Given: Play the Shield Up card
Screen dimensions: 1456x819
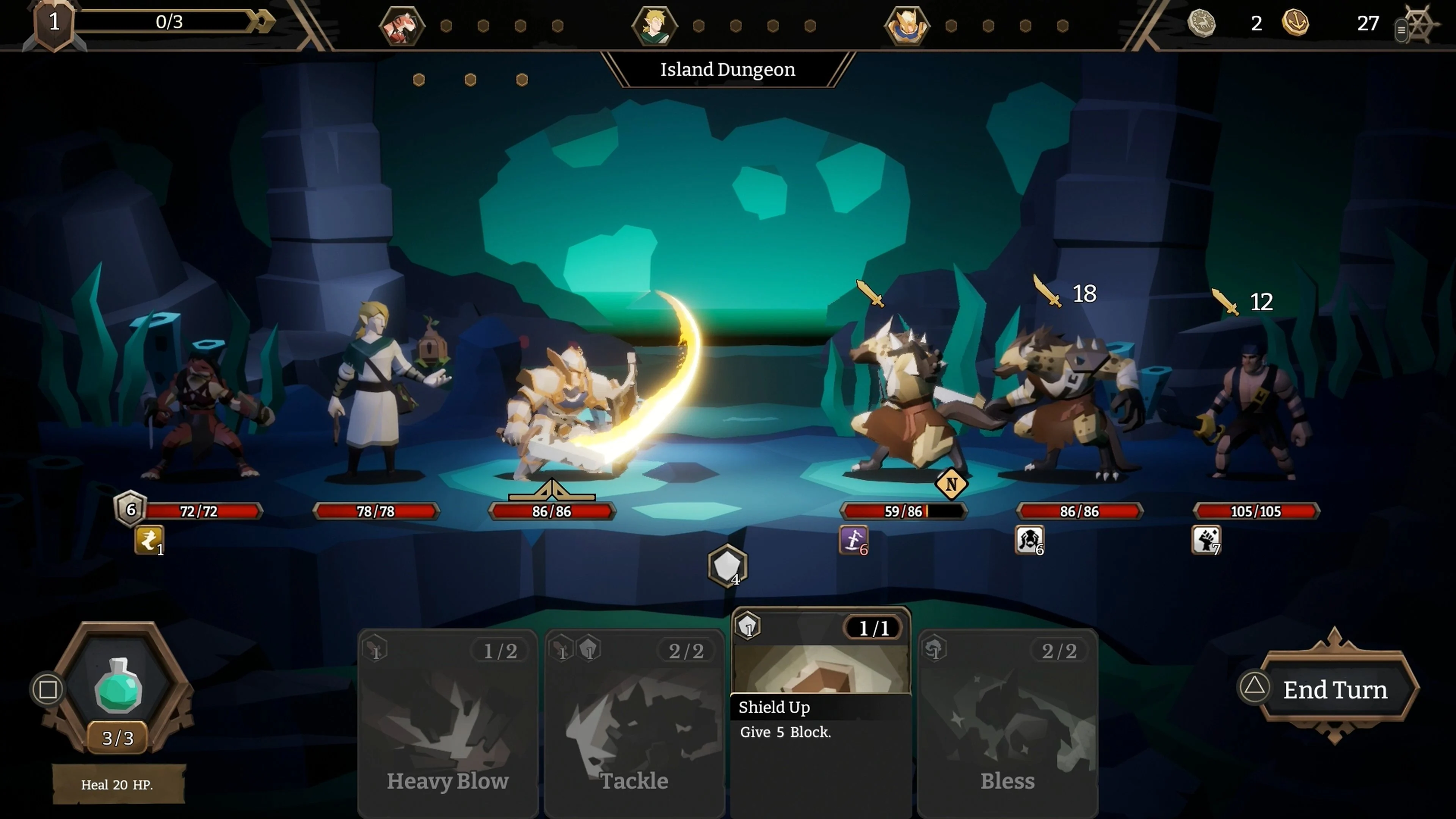Looking at the screenshot, I should (820, 667).
